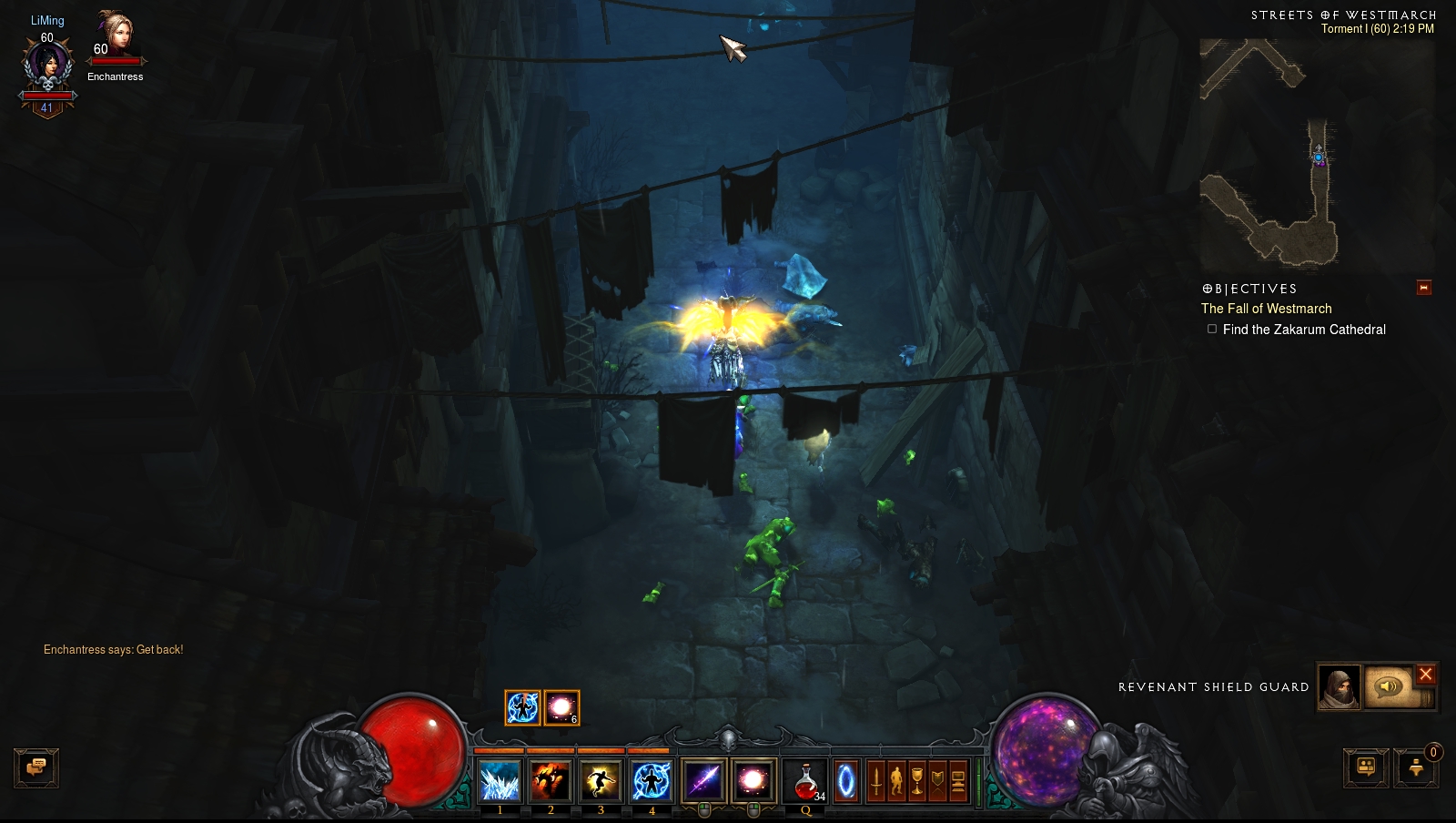Open the social friends list button
The image size is (1456, 823).
click(x=1366, y=767)
